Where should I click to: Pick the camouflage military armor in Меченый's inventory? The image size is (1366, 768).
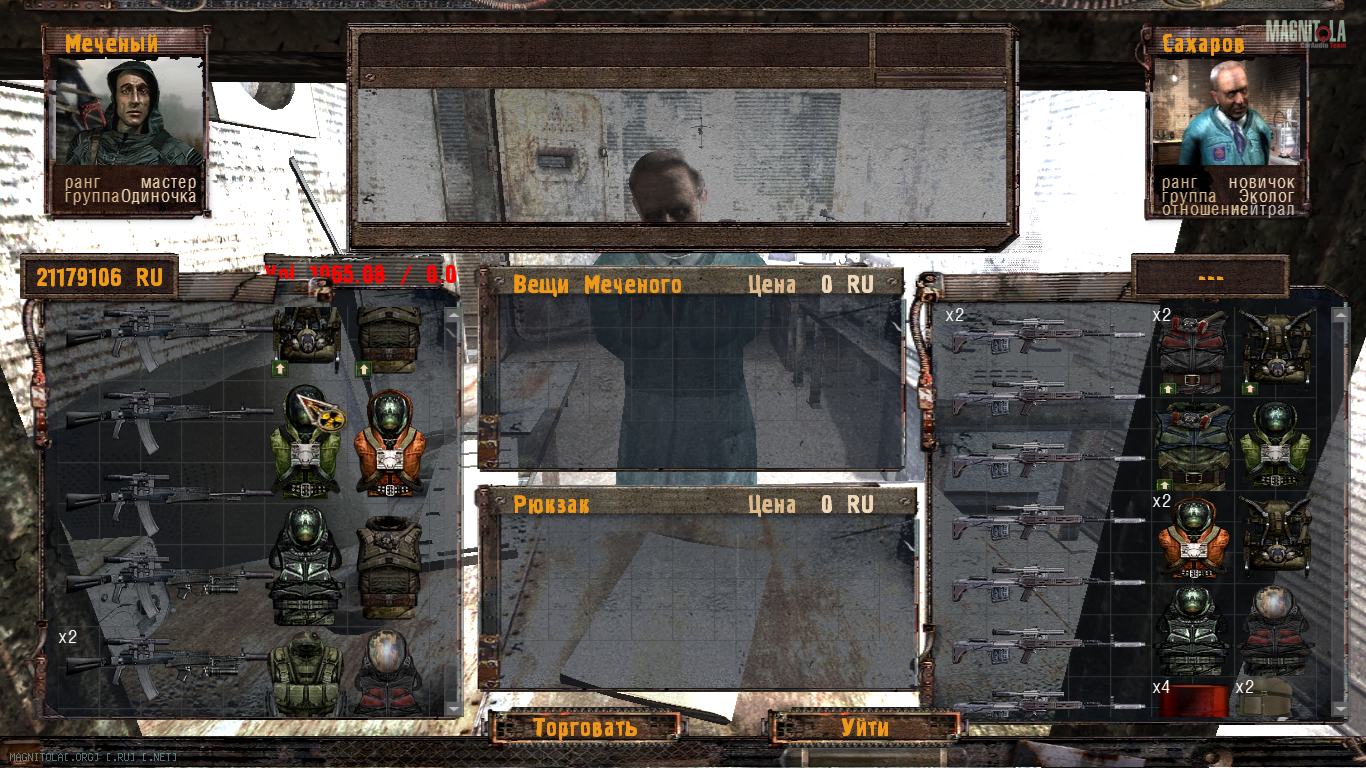(306, 671)
